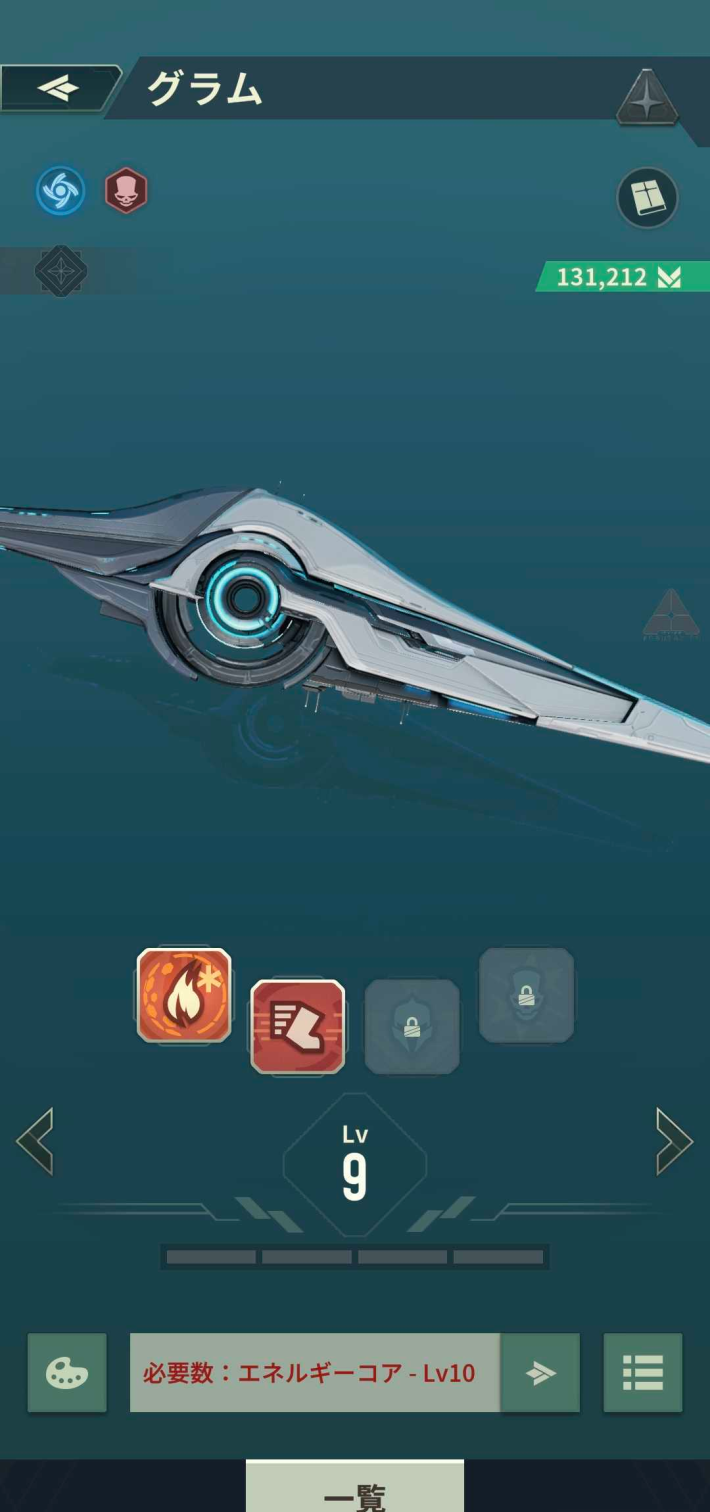Open the red boot dash skill

[x=297, y=1027]
